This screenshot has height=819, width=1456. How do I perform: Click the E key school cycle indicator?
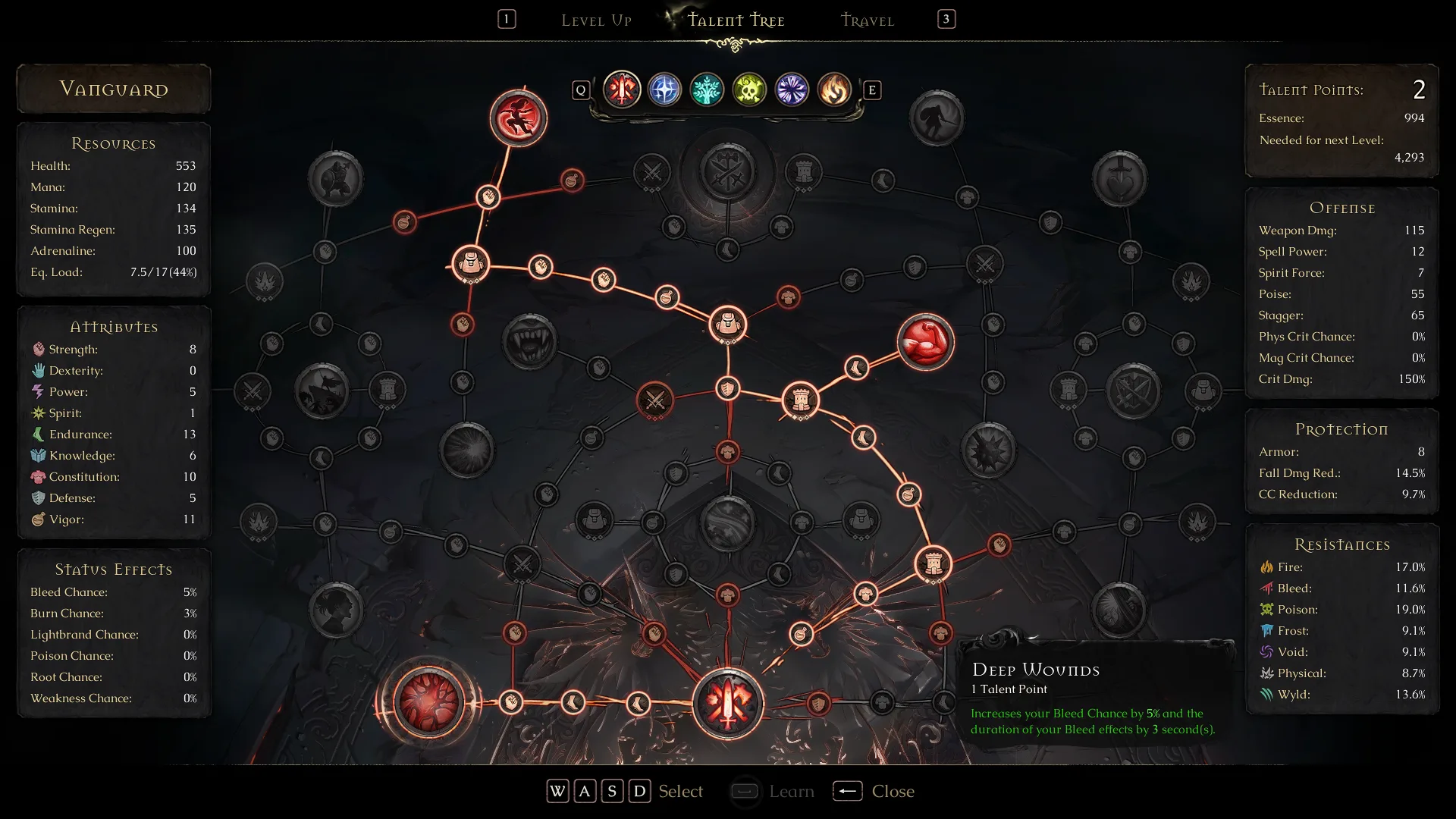coord(873,89)
